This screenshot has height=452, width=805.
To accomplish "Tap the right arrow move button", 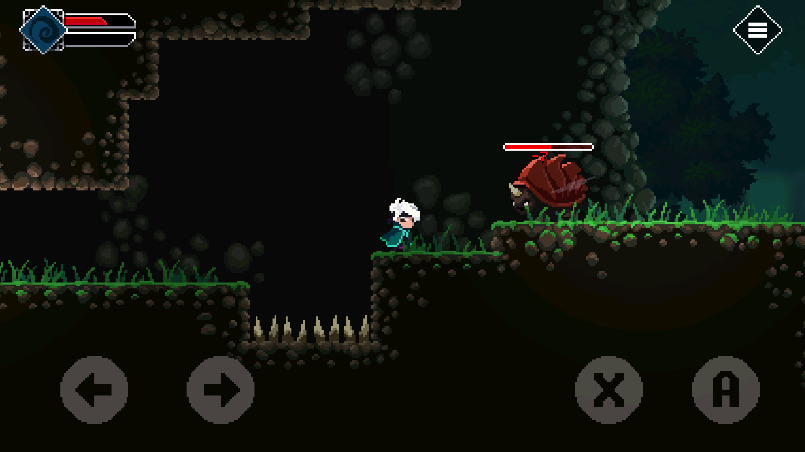I will (221, 389).
